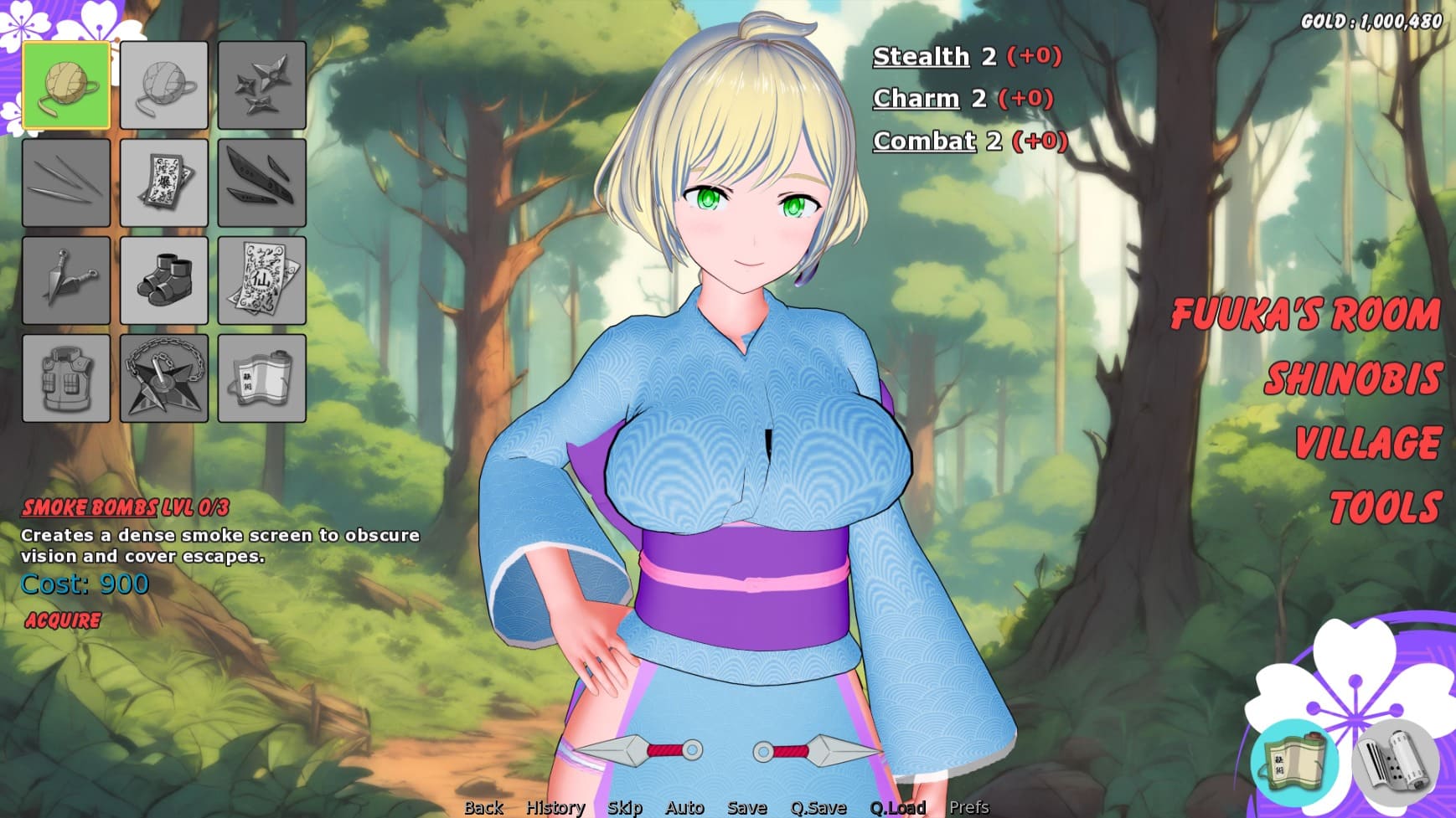Select the green-highlighted smoke bomb tool
The height and width of the screenshot is (818, 1456).
coord(66,85)
